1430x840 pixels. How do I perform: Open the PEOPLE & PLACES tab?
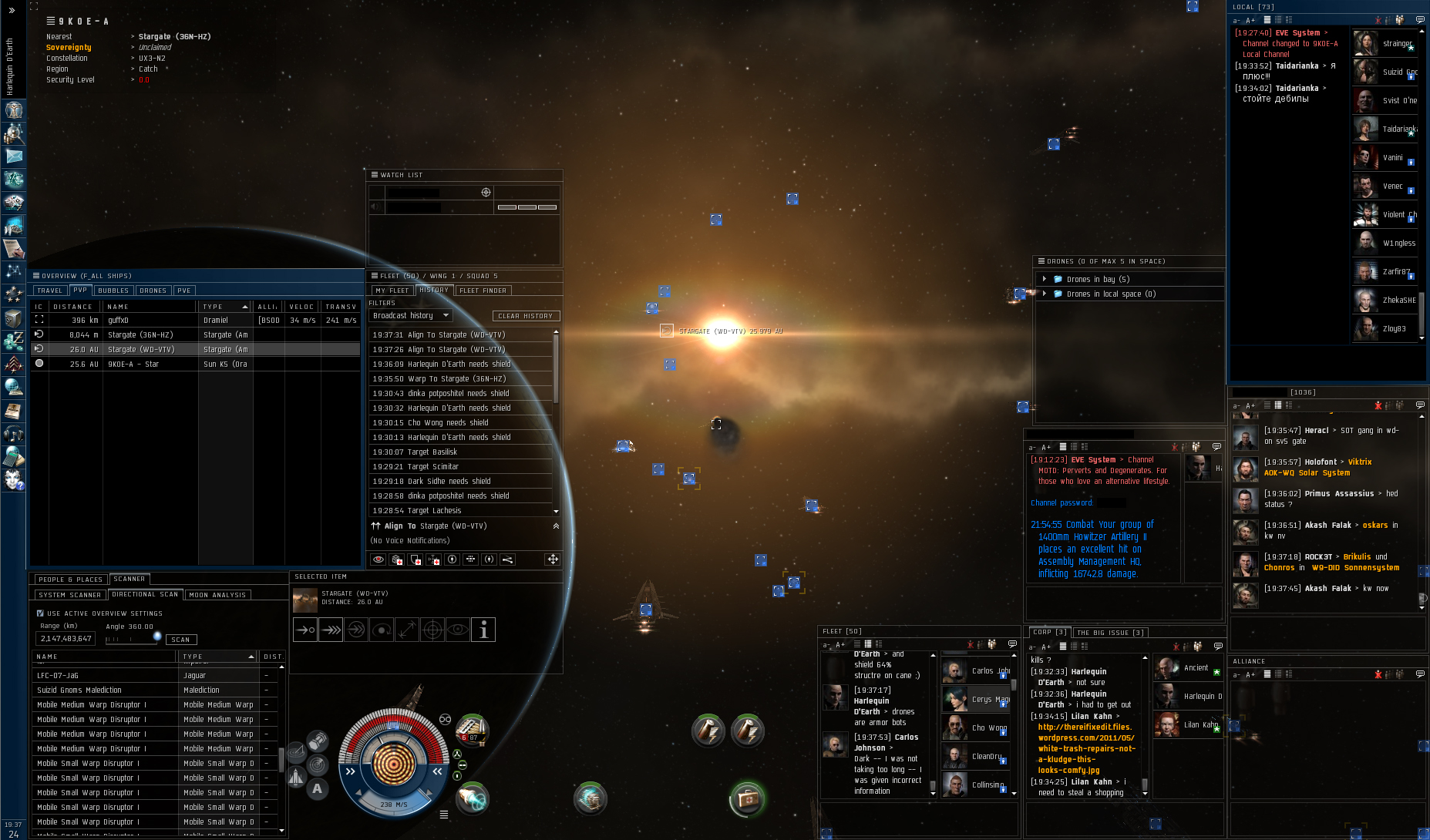70,580
